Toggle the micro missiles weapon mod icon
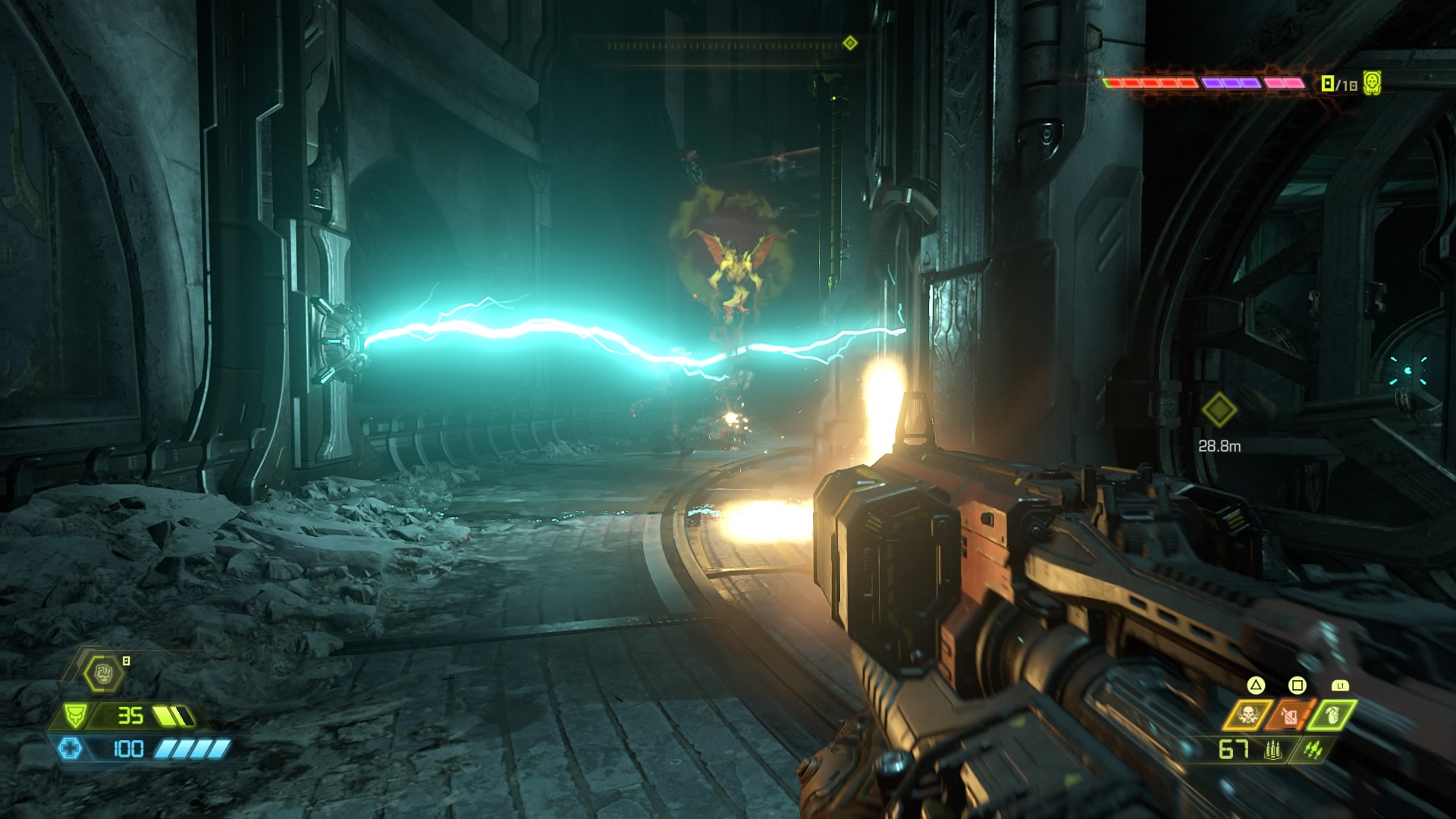Image resolution: width=1456 pixels, height=819 pixels. pos(1314,749)
